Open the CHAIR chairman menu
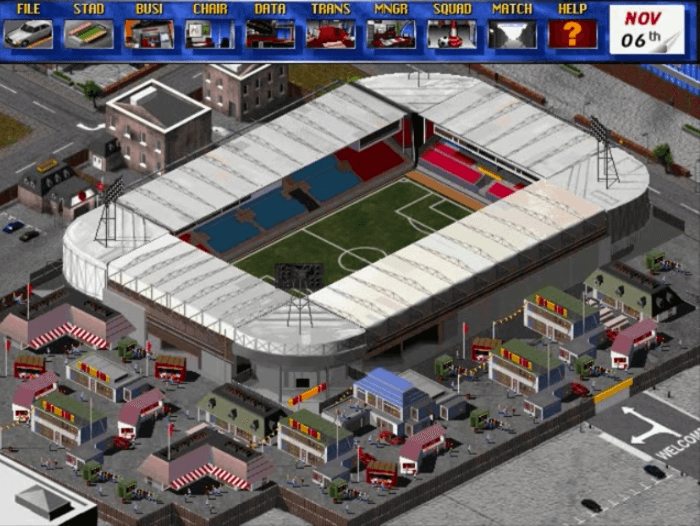The width and height of the screenshot is (700, 526). 210,28
